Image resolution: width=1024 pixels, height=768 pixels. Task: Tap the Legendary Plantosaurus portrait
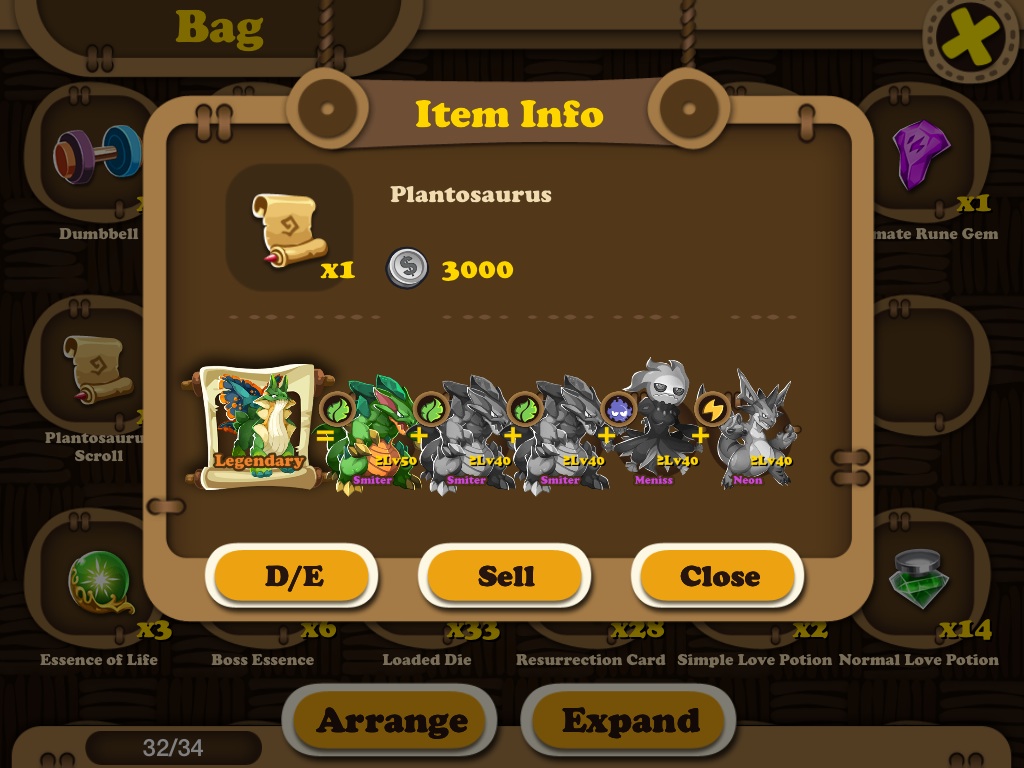pos(258,427)
